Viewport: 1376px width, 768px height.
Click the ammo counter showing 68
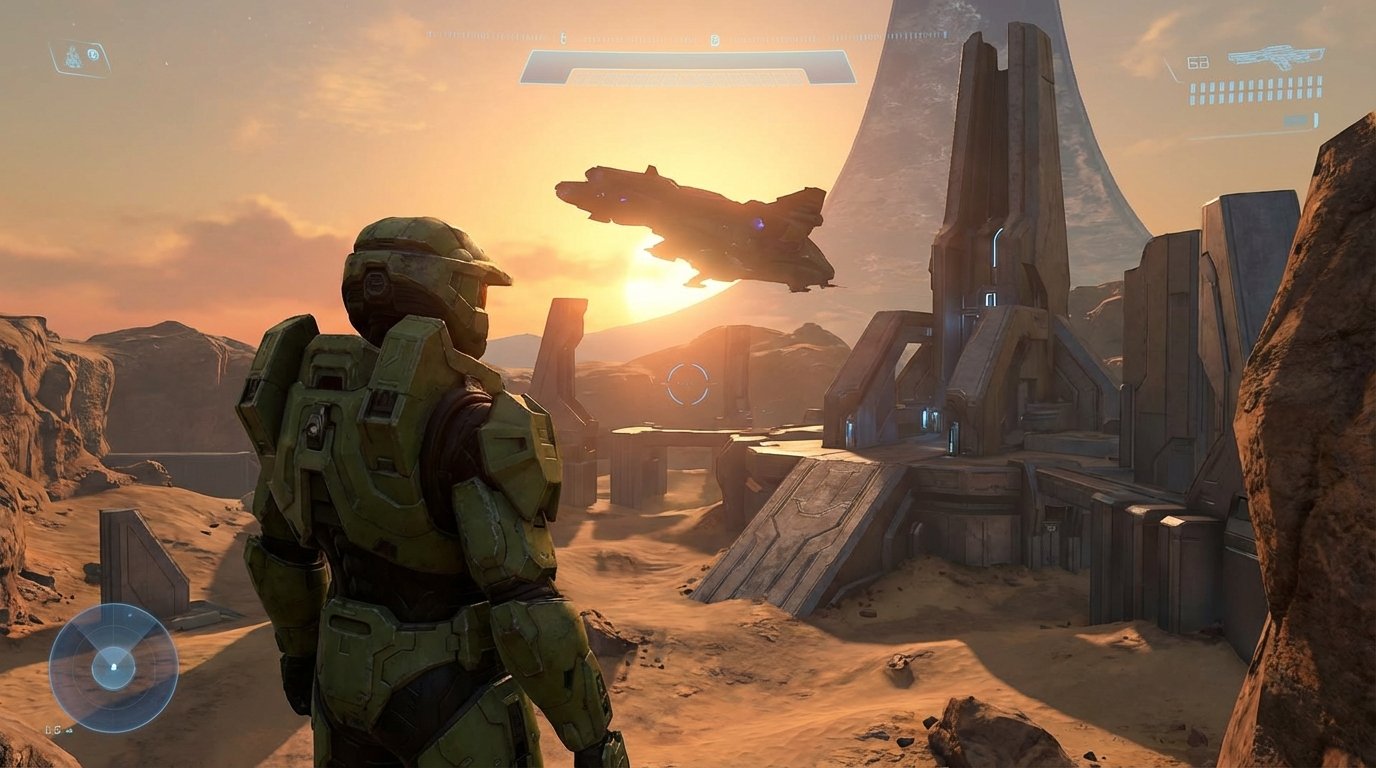tap(1198, 62)
